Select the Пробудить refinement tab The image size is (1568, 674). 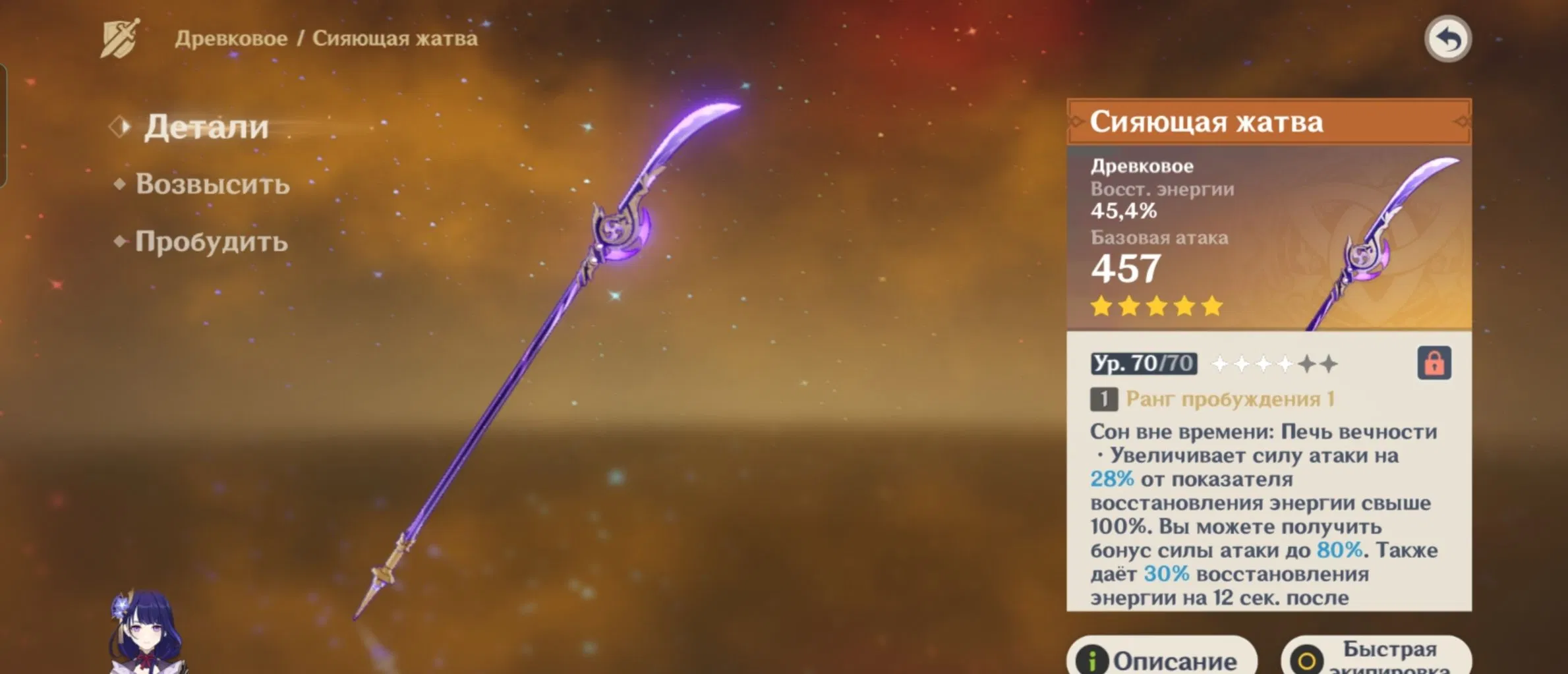(211, 242)
